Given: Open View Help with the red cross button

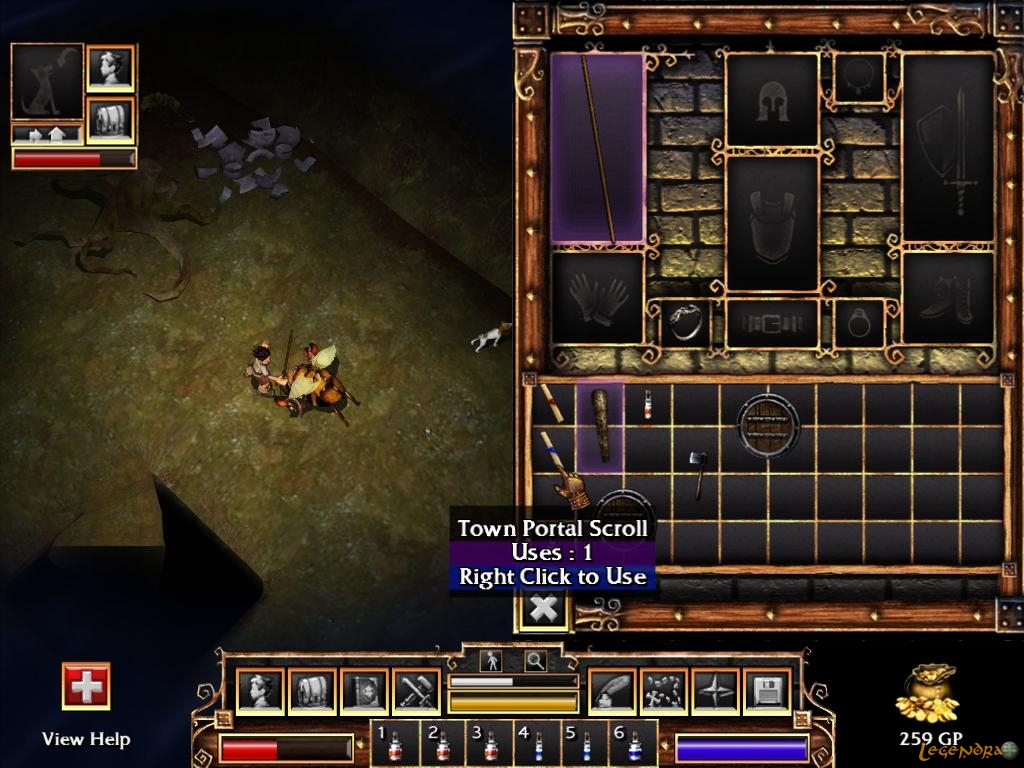Looking at the screenshot, I should (x=86, y=687).
